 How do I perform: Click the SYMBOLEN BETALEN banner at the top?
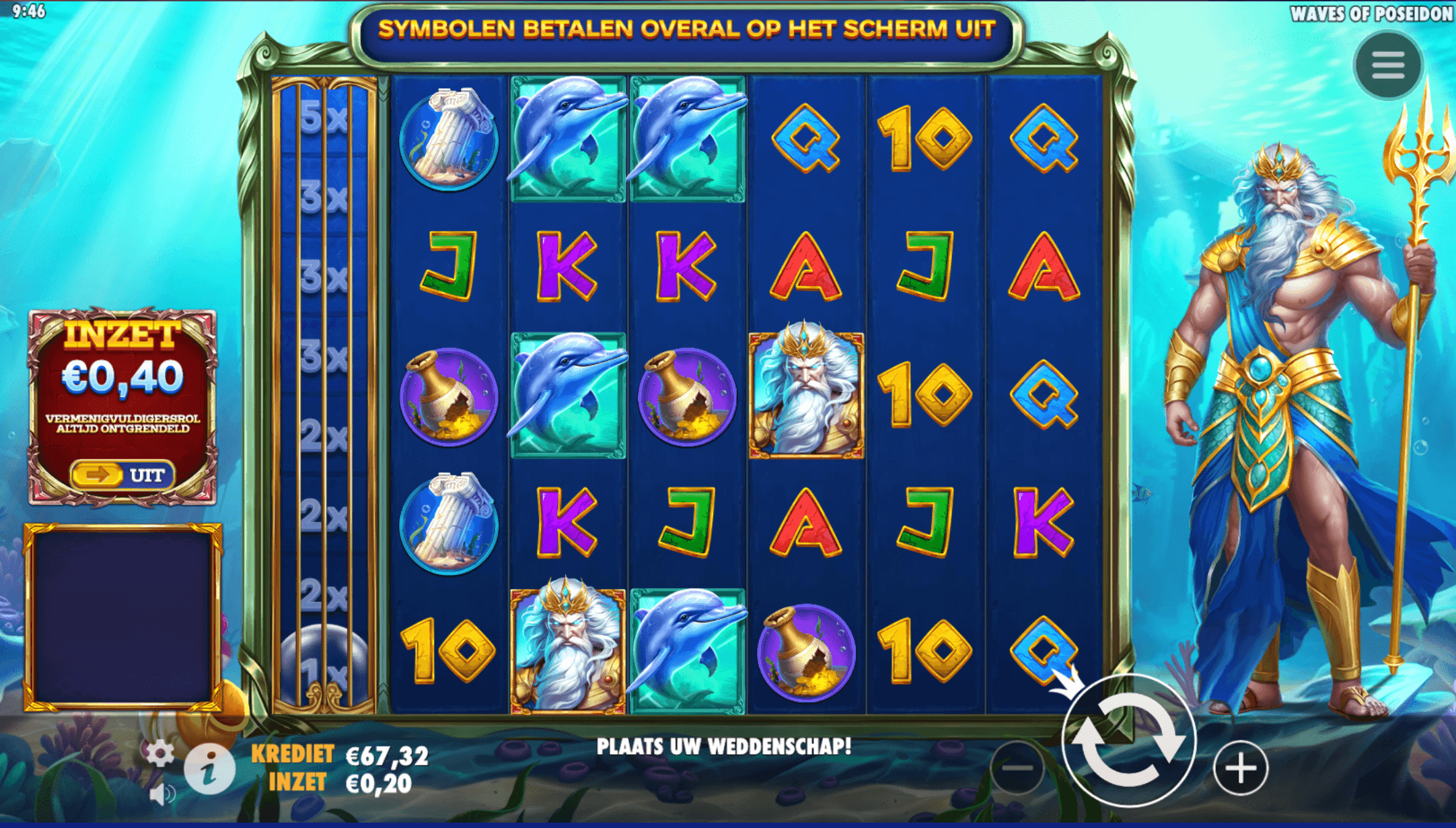point(690,29)
